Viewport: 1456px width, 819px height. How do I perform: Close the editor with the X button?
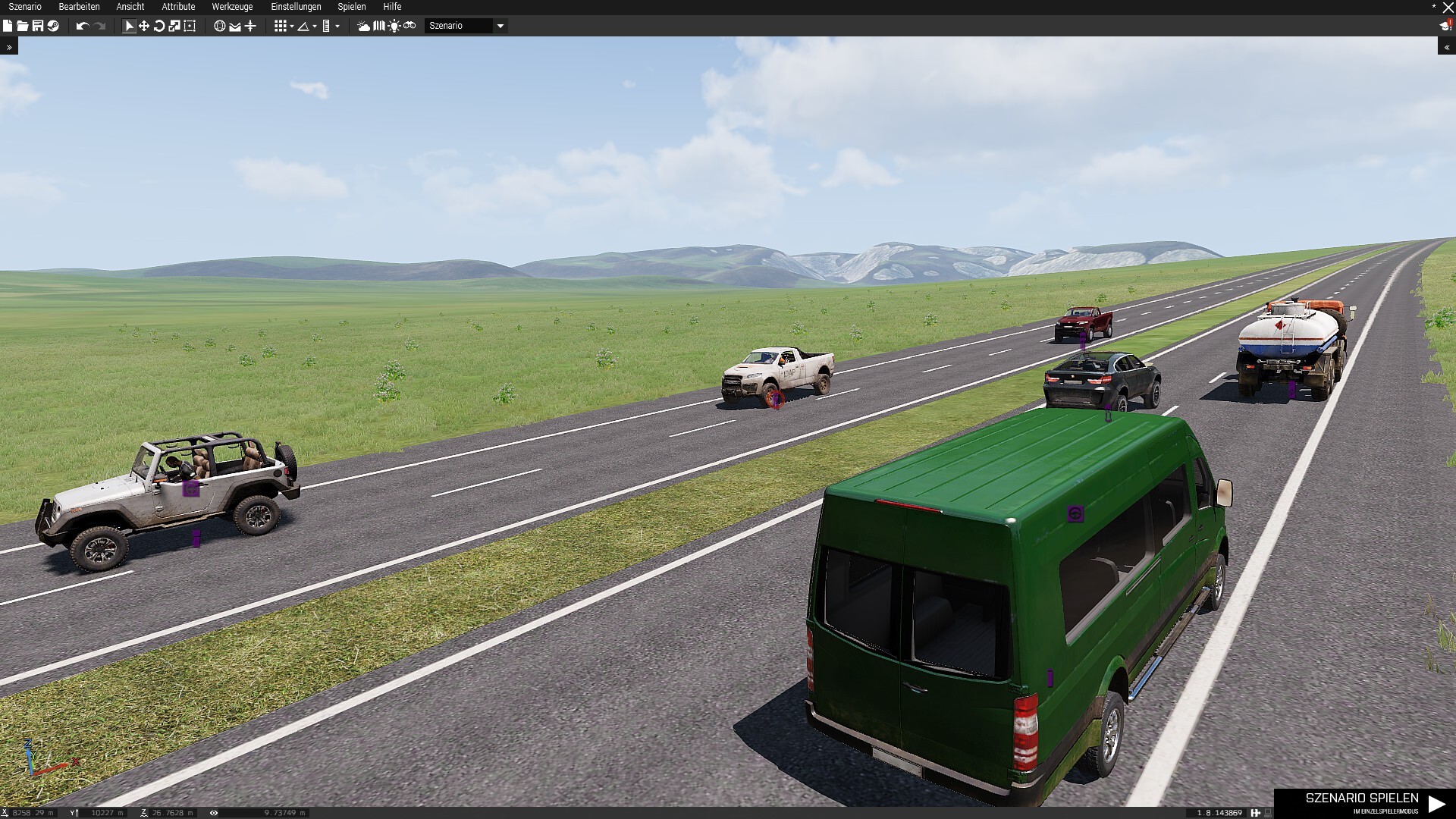[x=1448, y=8]
